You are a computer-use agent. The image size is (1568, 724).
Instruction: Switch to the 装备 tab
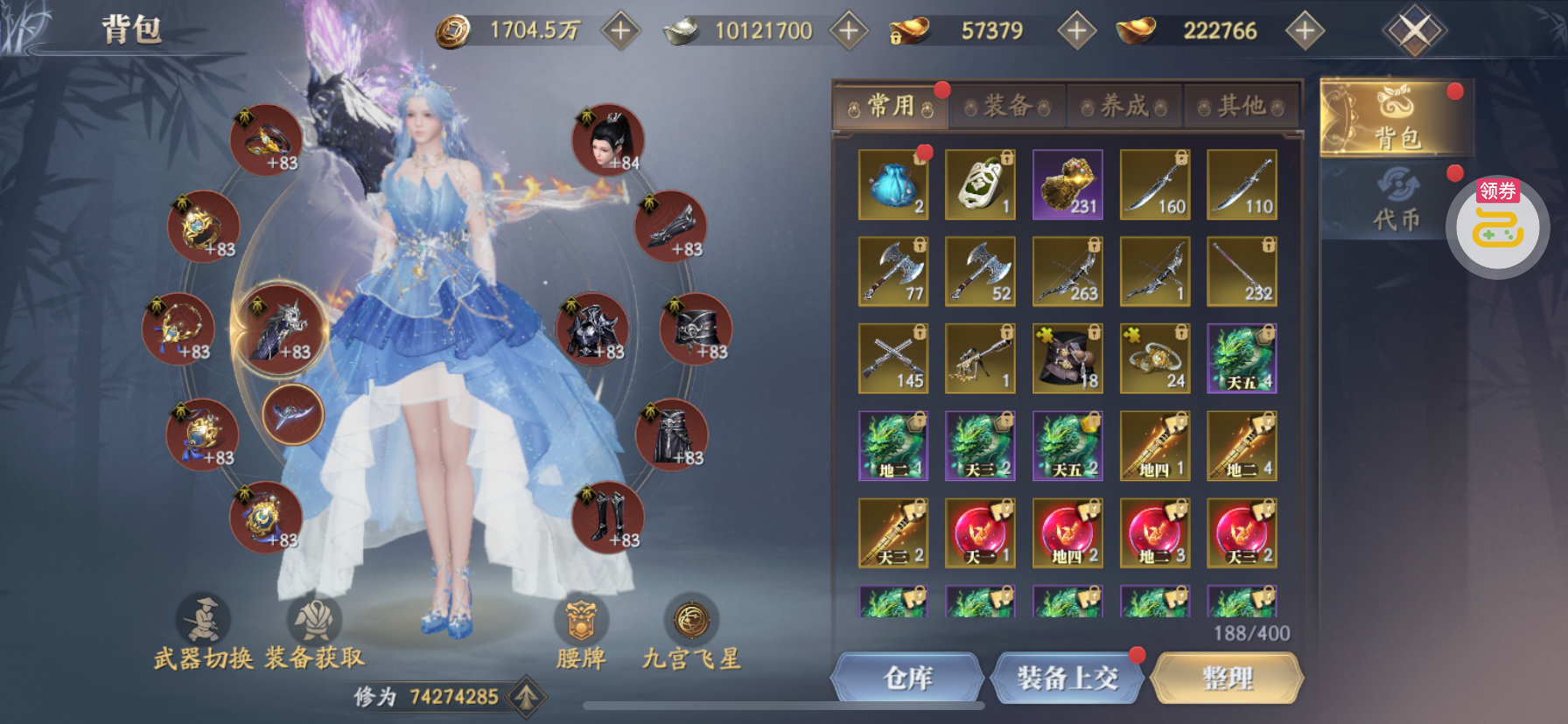(x=1007, y=107)
